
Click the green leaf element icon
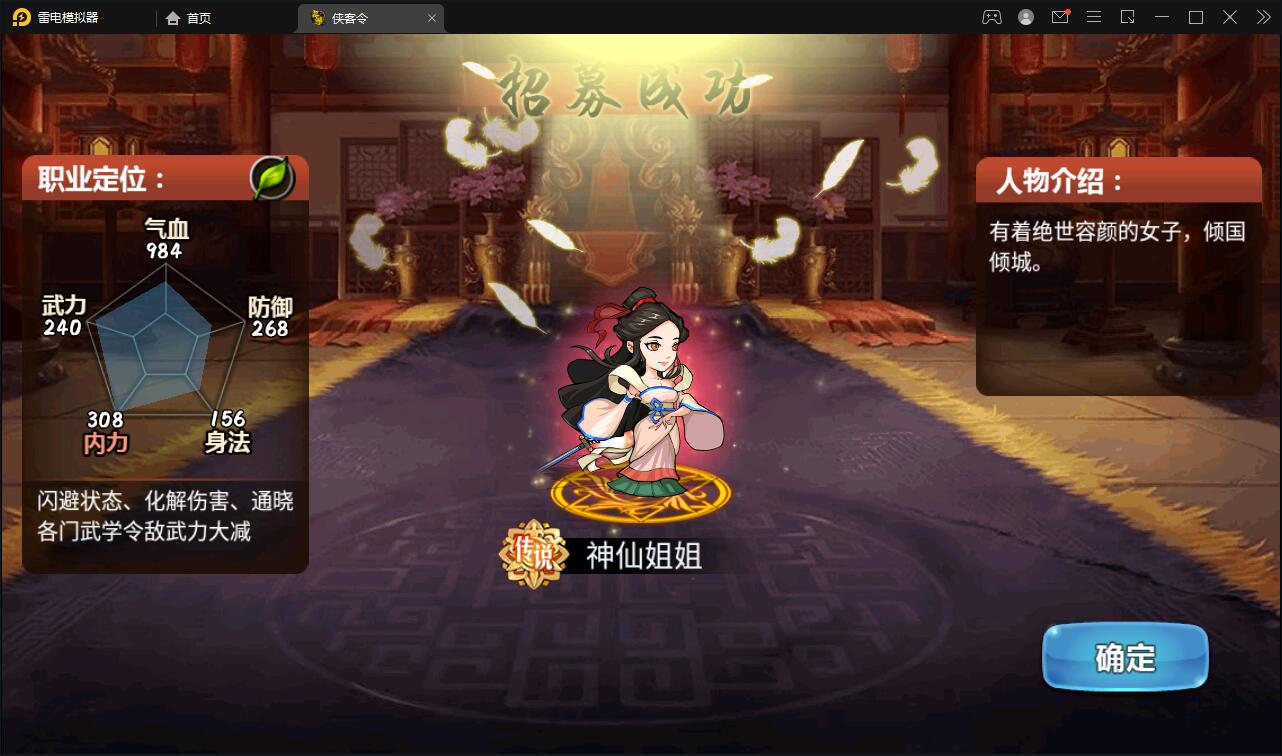(271, 178)
